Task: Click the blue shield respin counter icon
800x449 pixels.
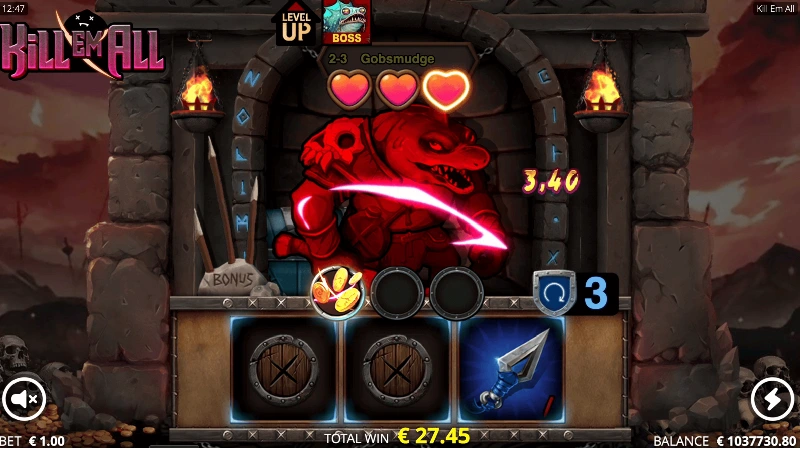Action: (553, 292)
